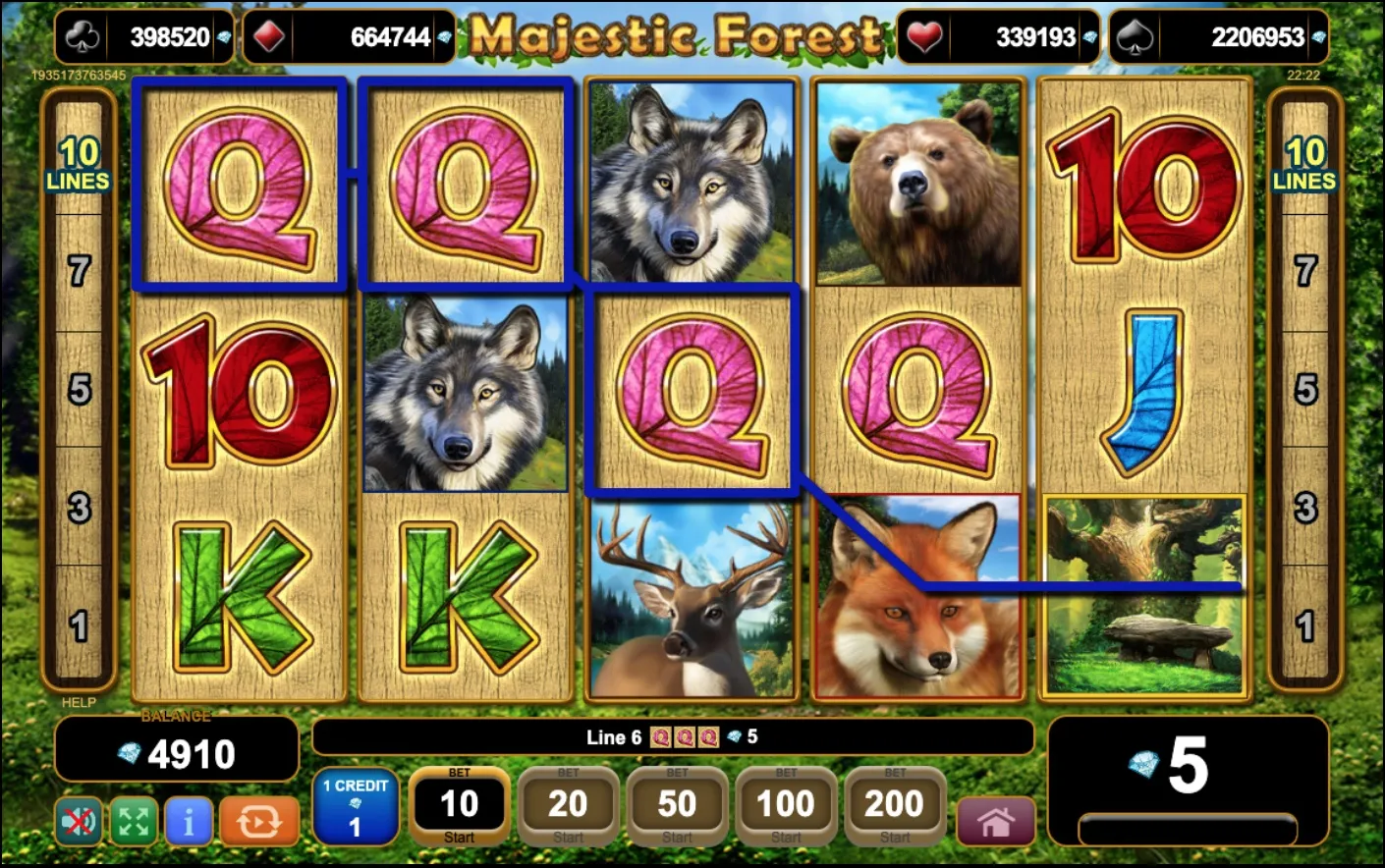Enable autoplay spinning

[x=257, y=822]
